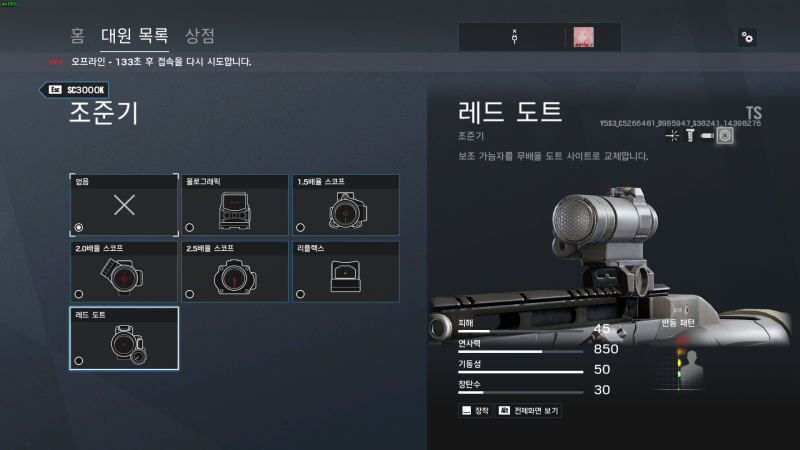The width and height of the screenshot is (800, 450).
Task: Select the 없음 no-sight option
Action: (124, 205)
